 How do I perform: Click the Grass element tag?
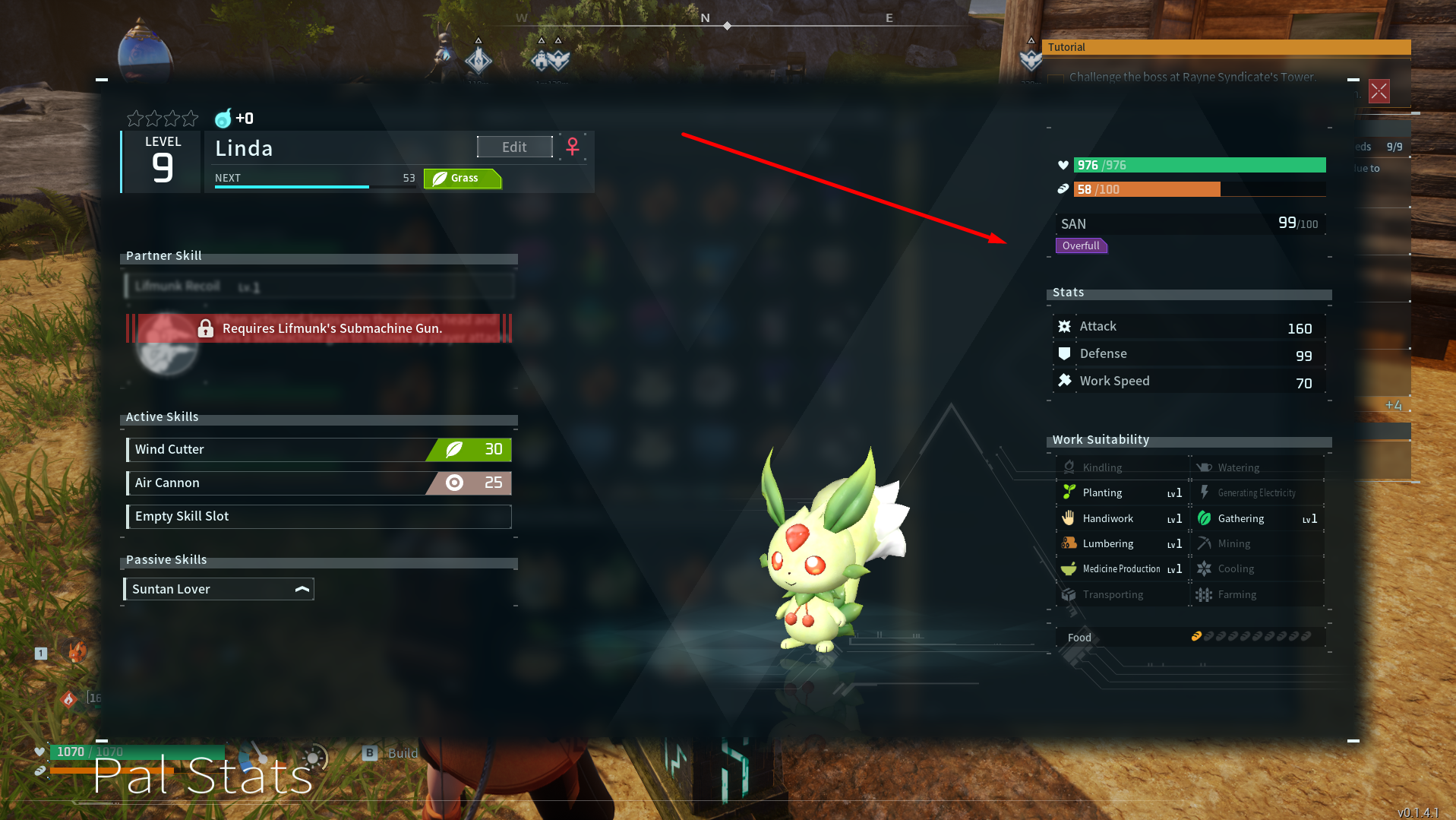462,178
